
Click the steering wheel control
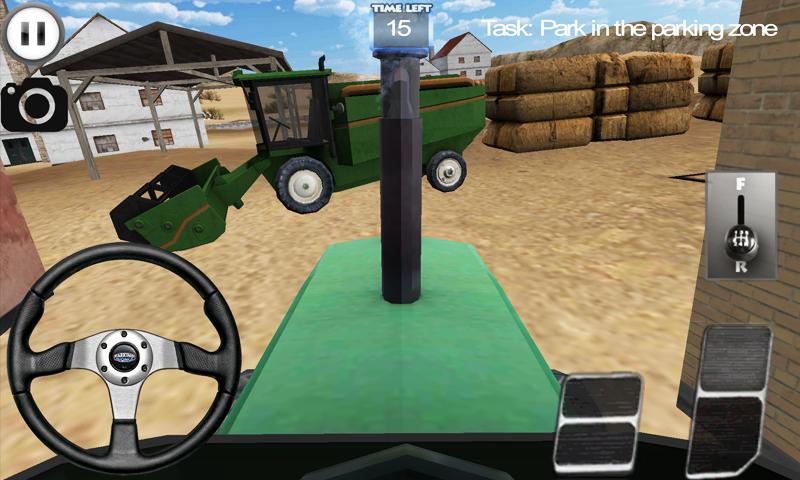[x=124, y=357]
